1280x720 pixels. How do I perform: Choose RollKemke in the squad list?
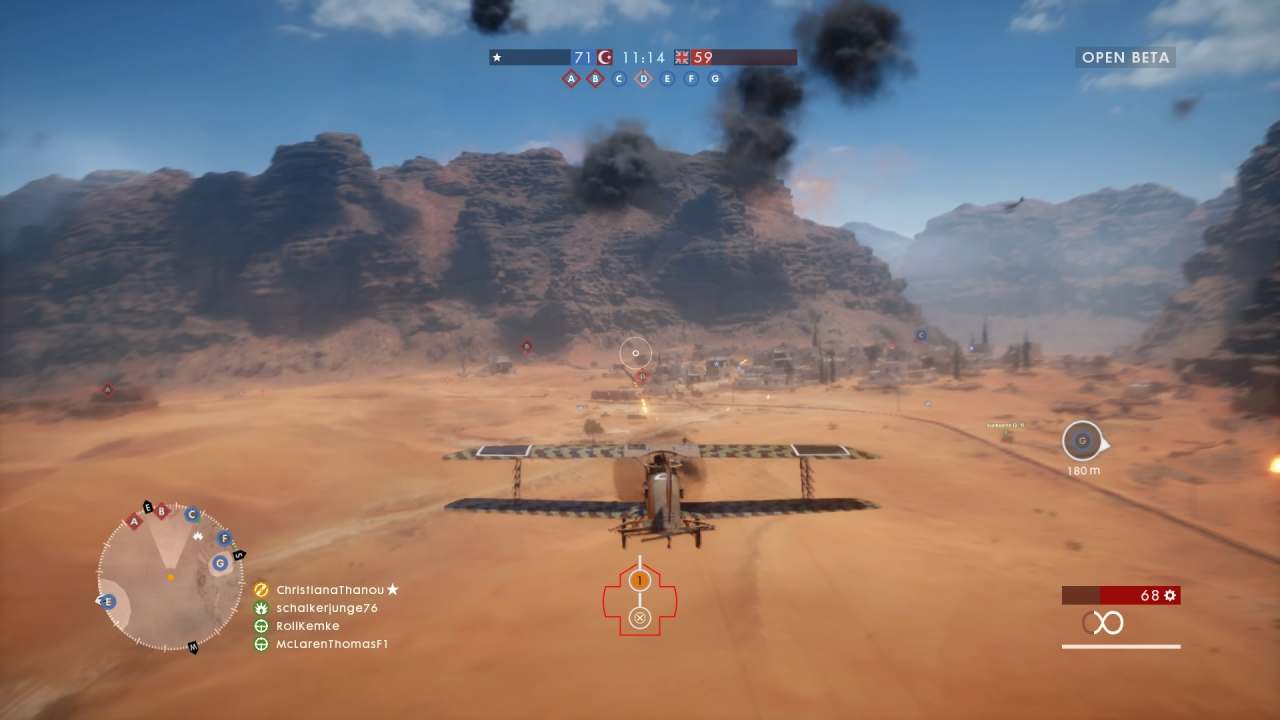[307, 626]
